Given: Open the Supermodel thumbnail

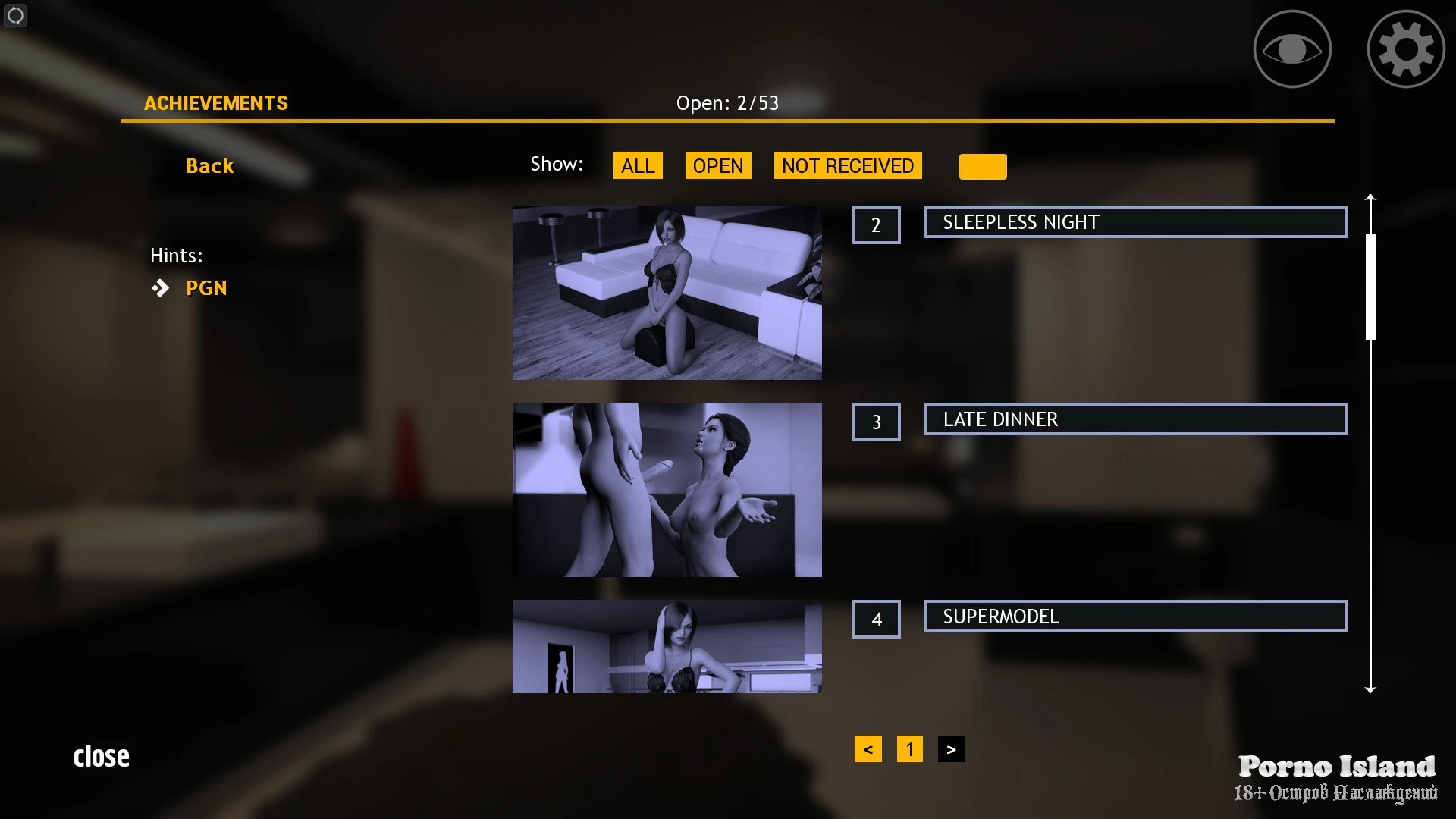Looking at the screenshot, I should pos(667,646).
